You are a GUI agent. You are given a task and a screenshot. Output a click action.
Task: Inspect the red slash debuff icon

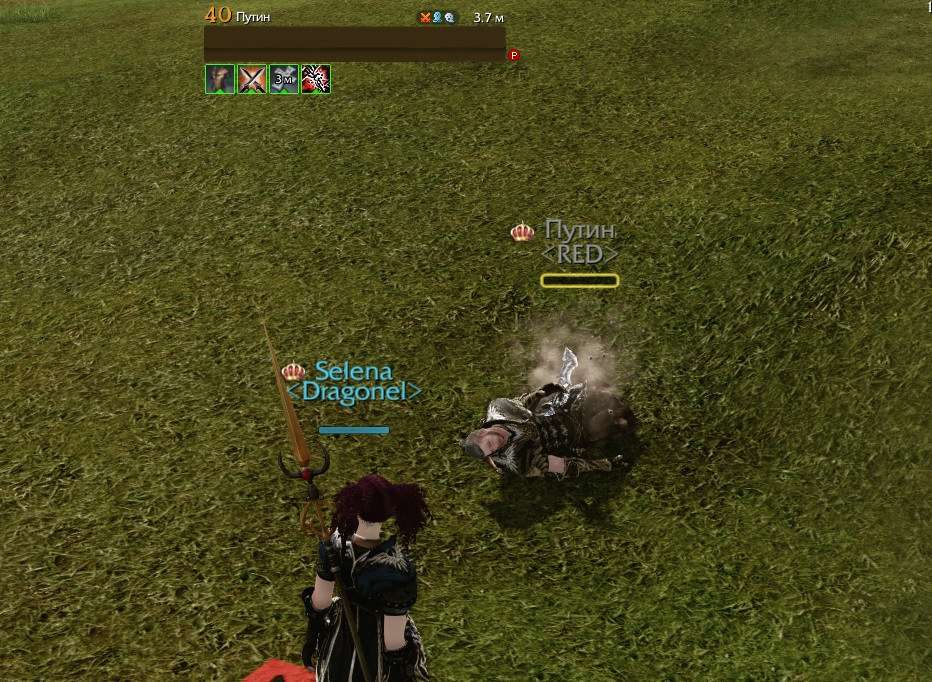[x=316, y=79]
